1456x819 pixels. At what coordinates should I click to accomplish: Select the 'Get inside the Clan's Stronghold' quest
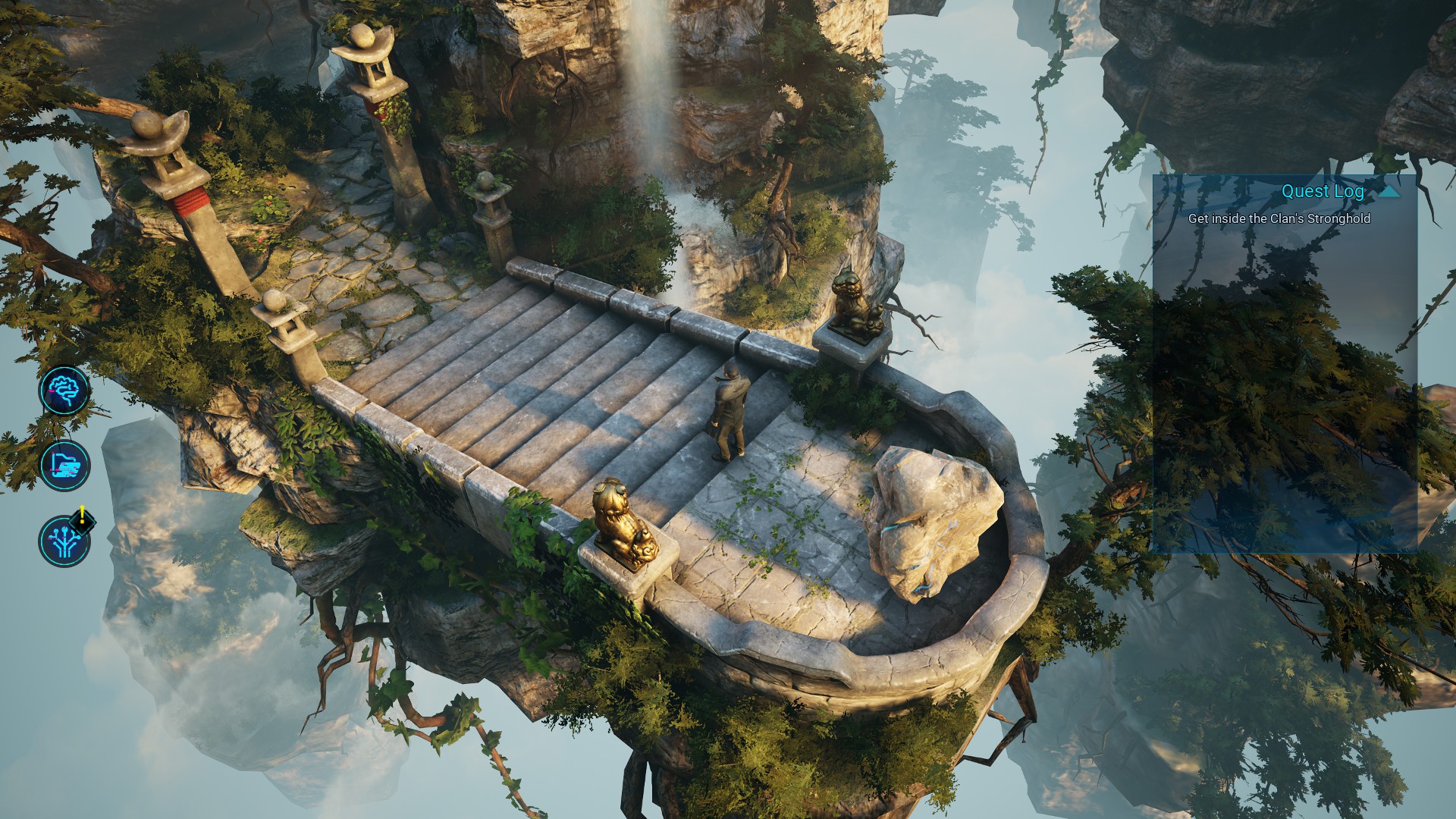click(1279, 218)
